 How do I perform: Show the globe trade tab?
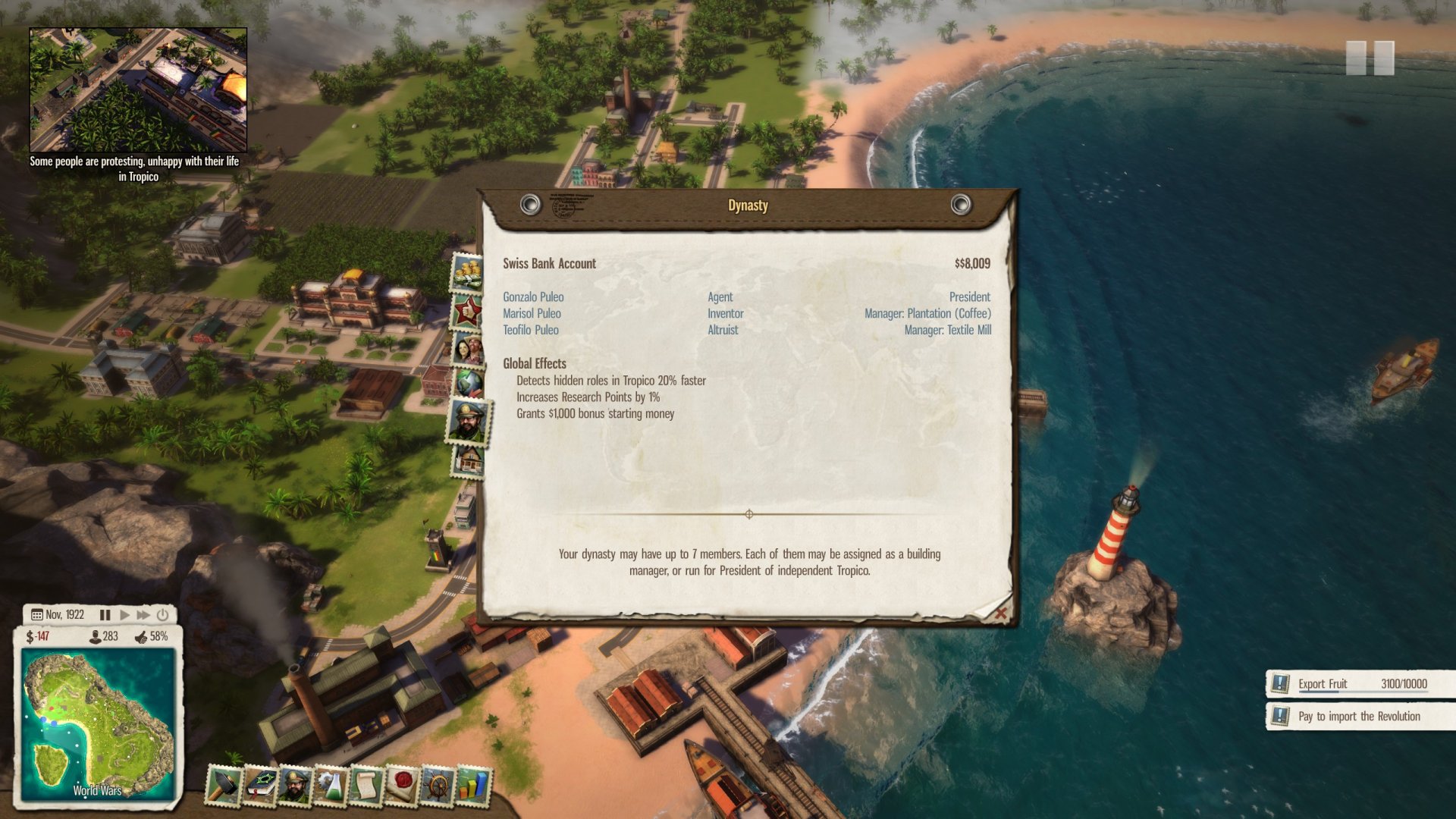[x=468, y=382]
